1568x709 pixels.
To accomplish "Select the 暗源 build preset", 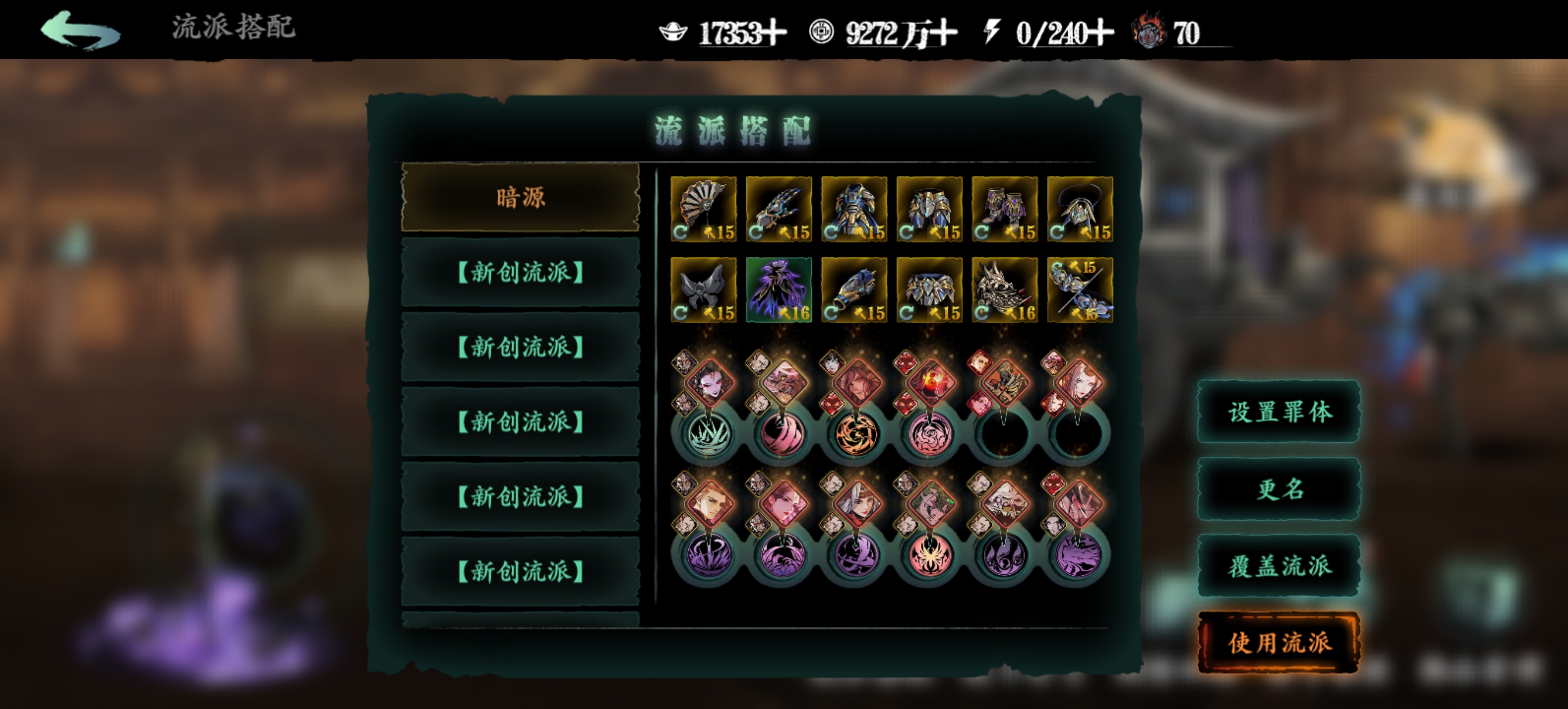I will point(520,198).
